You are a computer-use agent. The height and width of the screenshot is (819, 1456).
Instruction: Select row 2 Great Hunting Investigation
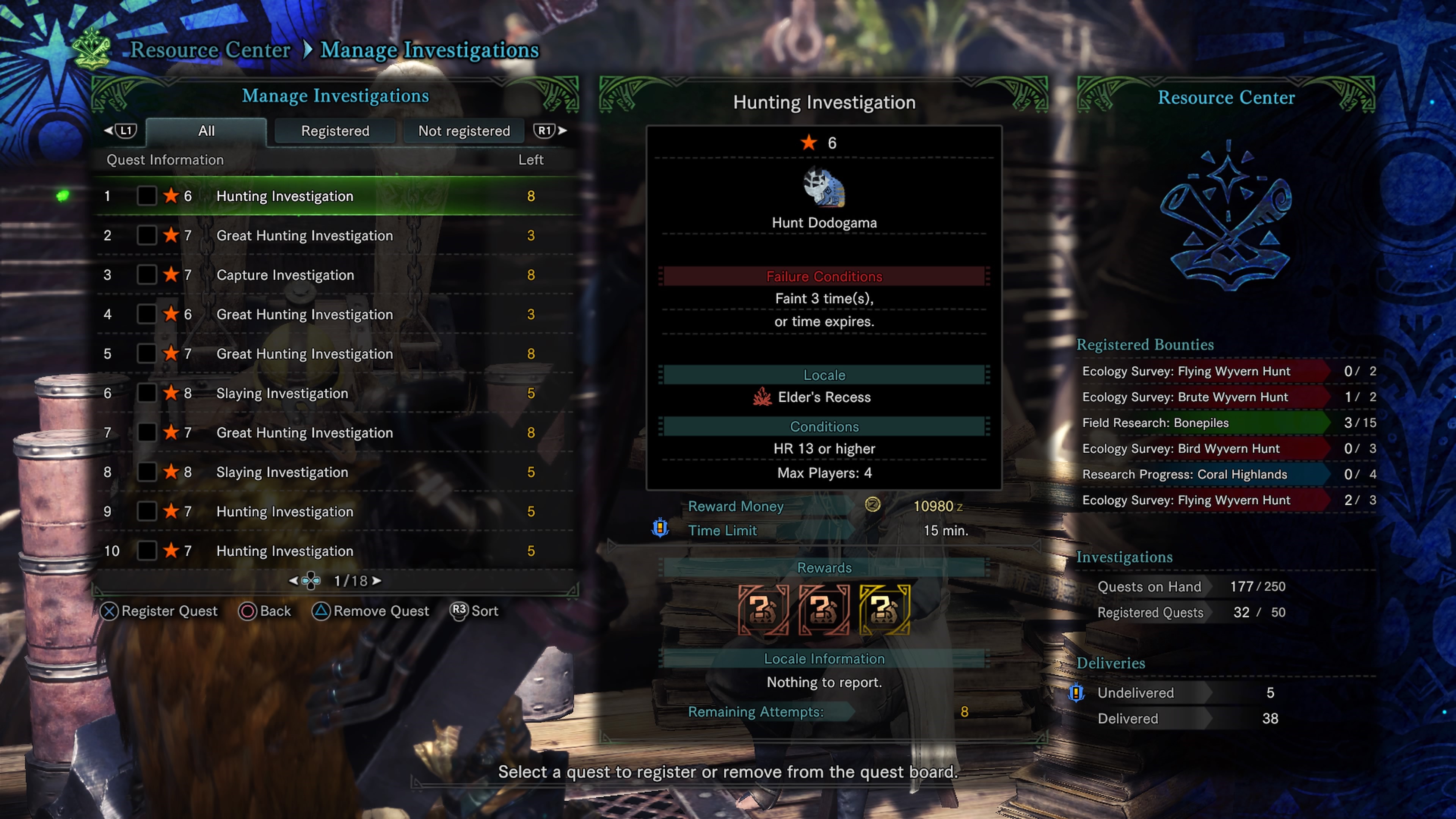tap(304, 236)
